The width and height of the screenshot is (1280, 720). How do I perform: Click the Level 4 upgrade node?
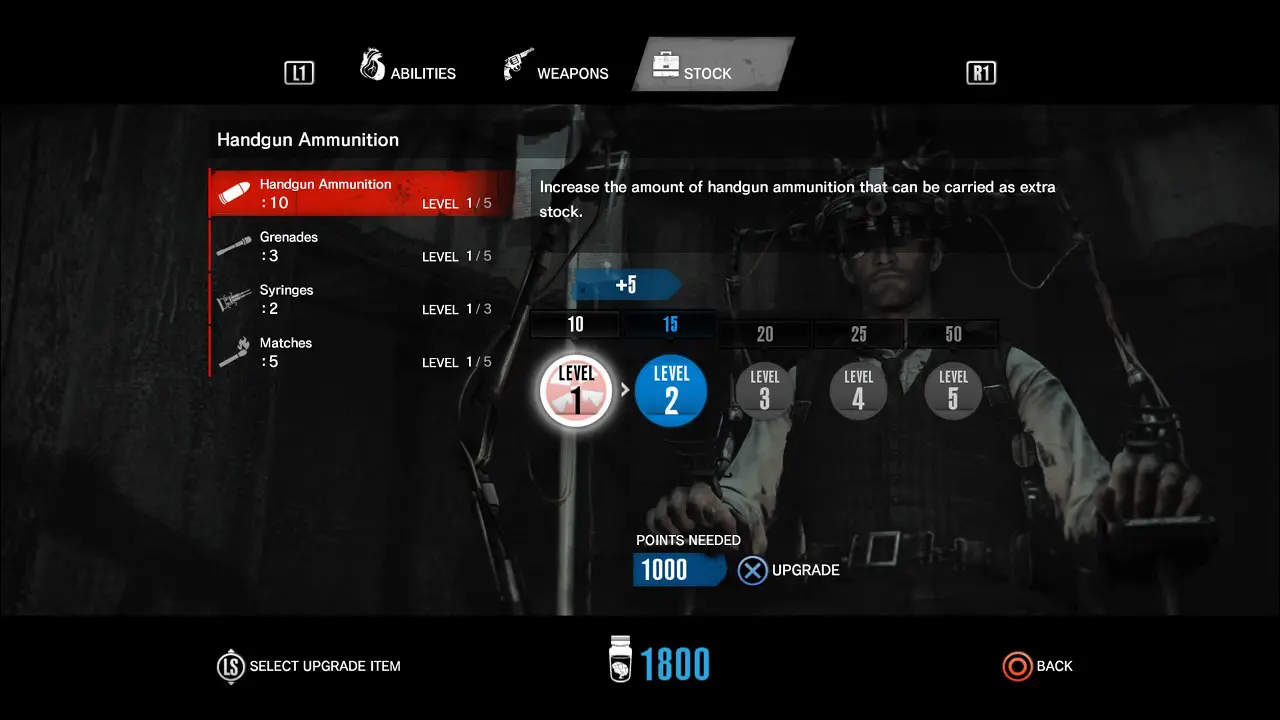859,390
